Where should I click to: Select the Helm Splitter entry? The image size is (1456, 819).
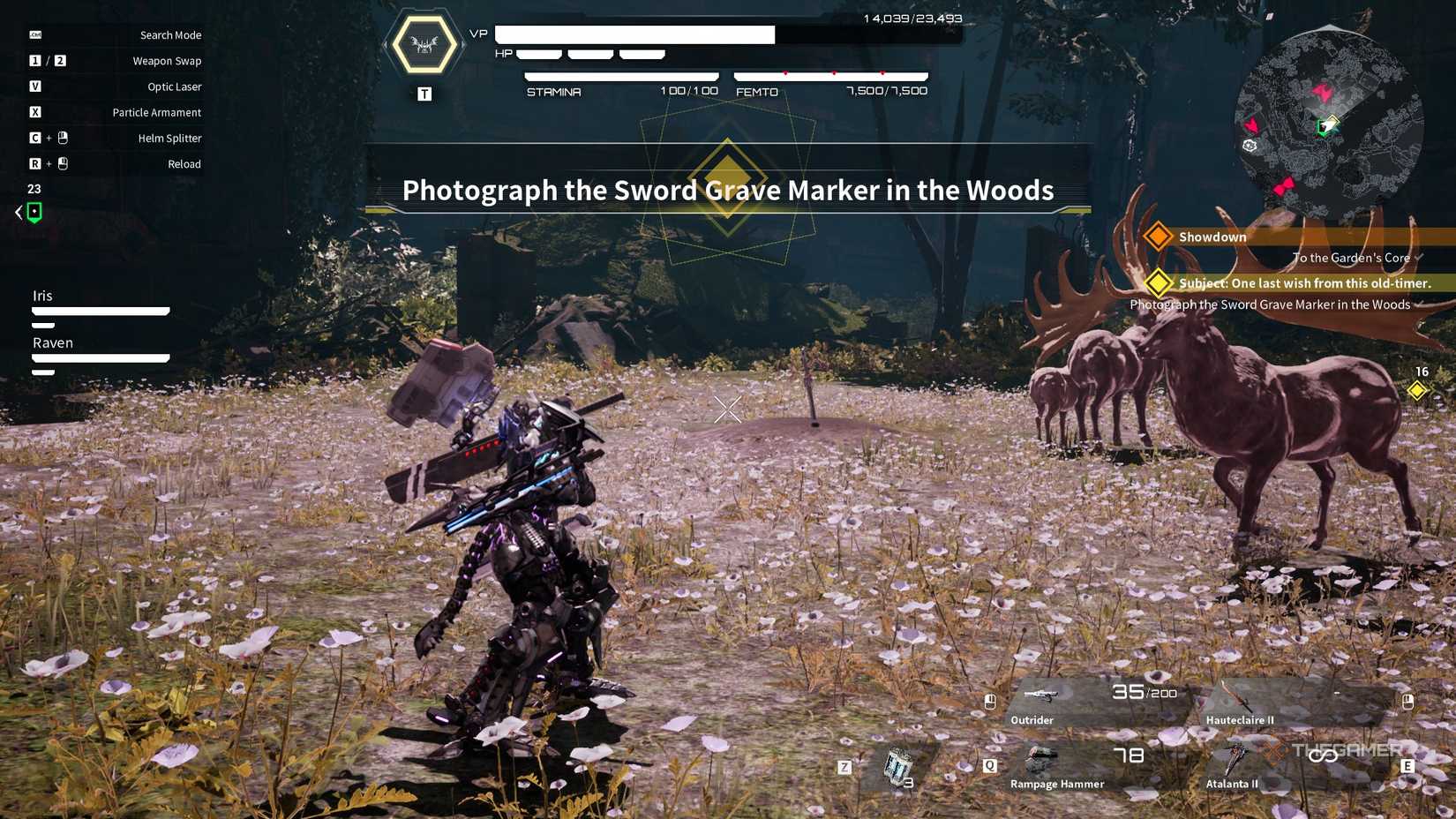point(170,138)
